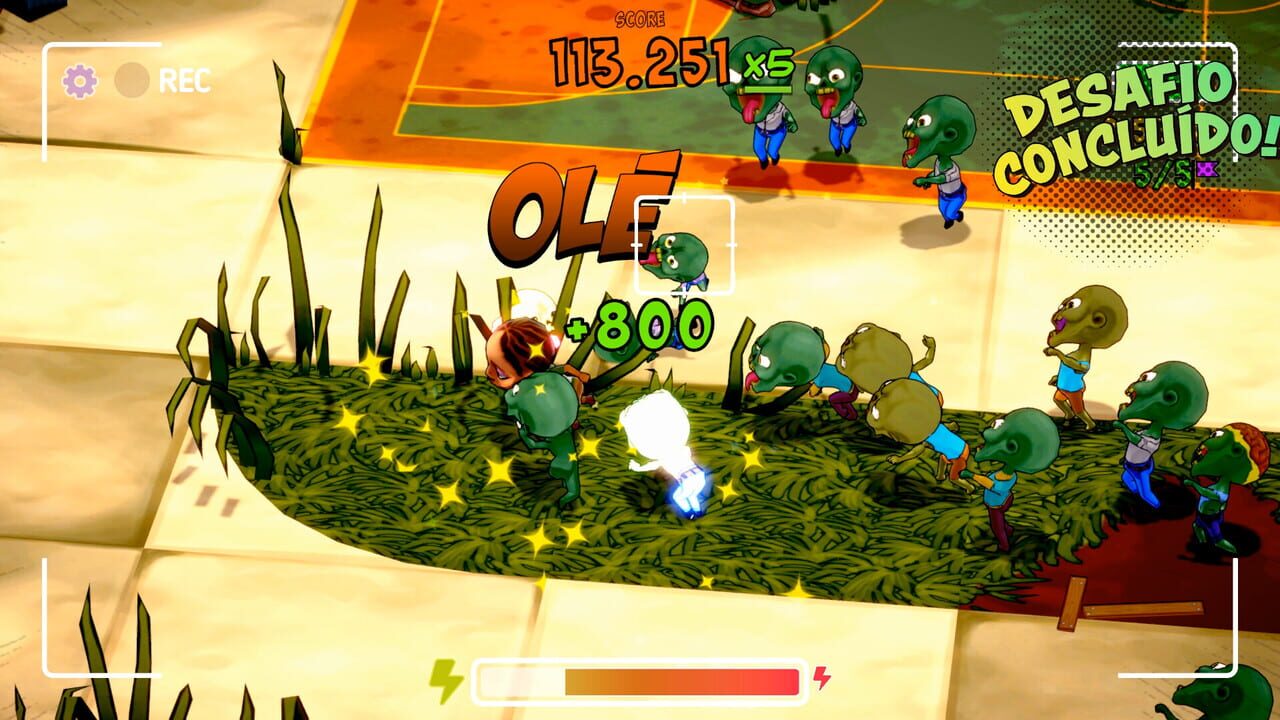Click the OLÉ text callout
The width and height of the screenshot is (1280, 720).
(580, 204)
